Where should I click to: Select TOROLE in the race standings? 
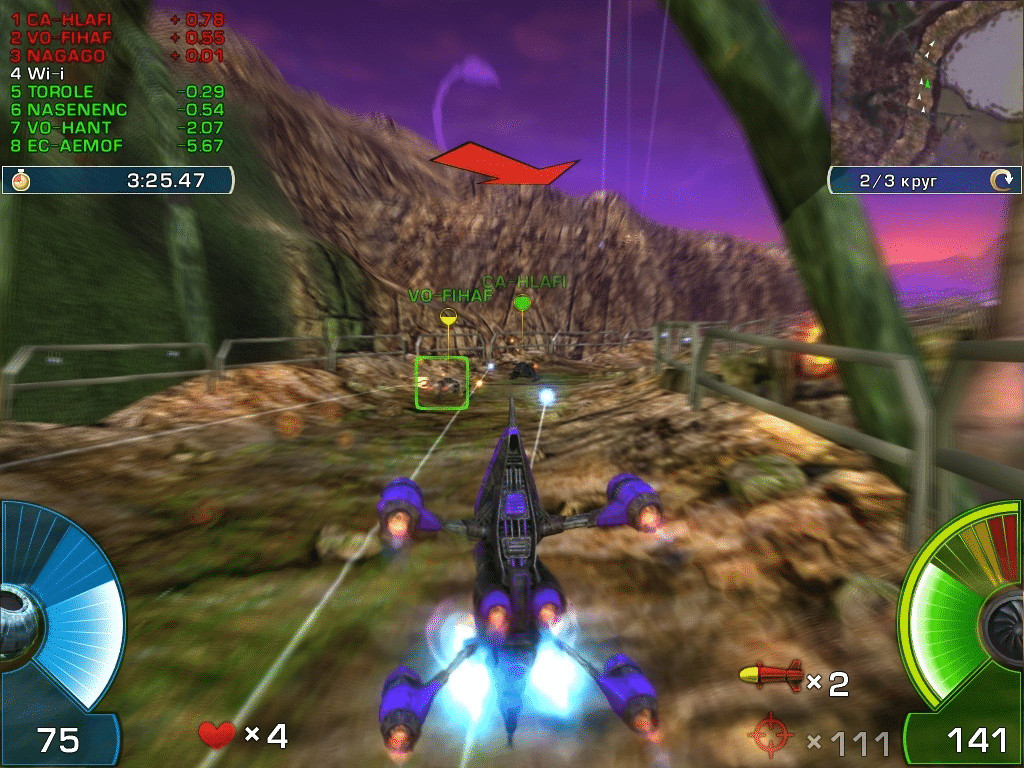coord(60,92)
